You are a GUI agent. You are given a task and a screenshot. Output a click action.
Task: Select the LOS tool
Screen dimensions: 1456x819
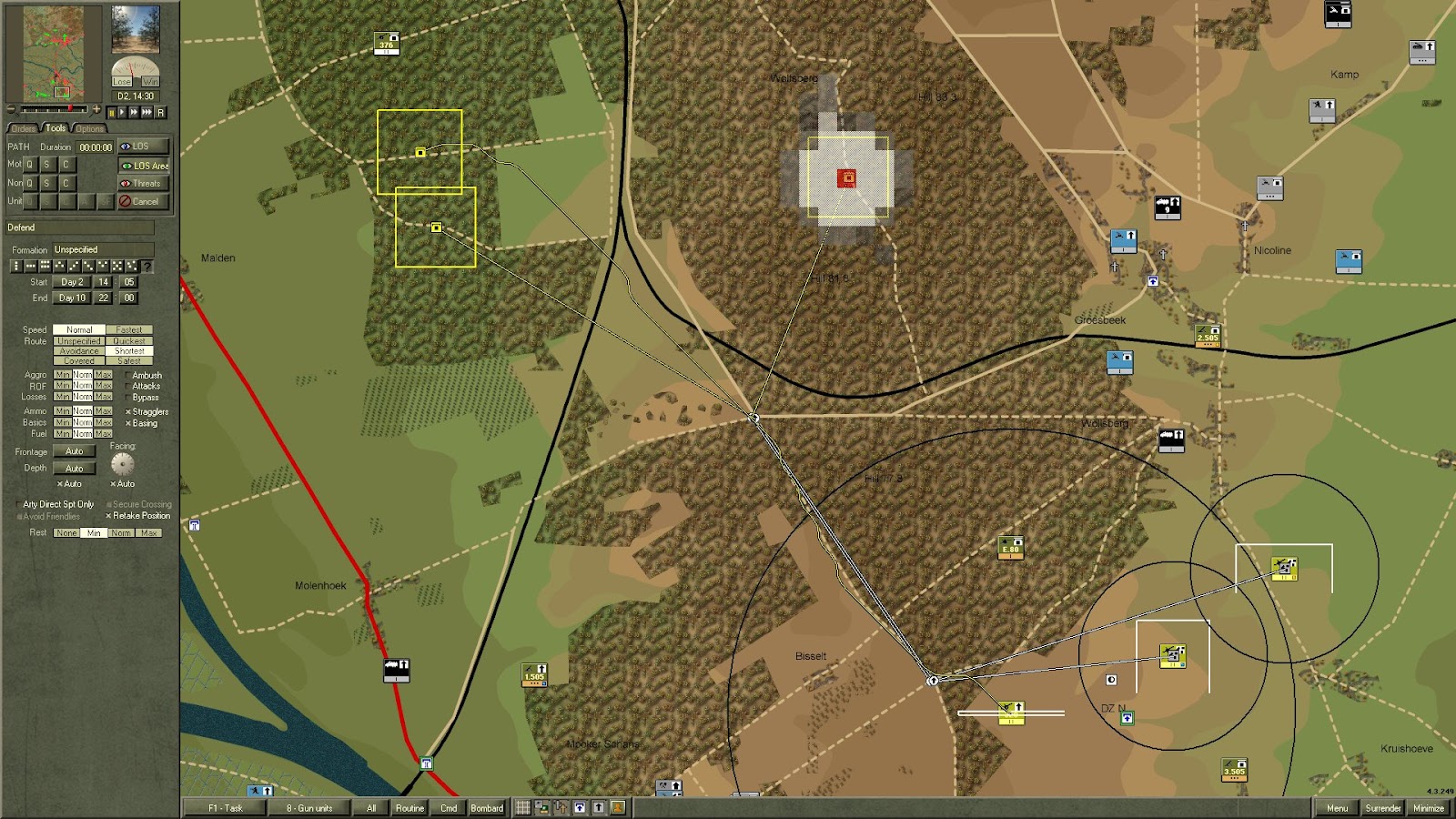pos(143,147)
